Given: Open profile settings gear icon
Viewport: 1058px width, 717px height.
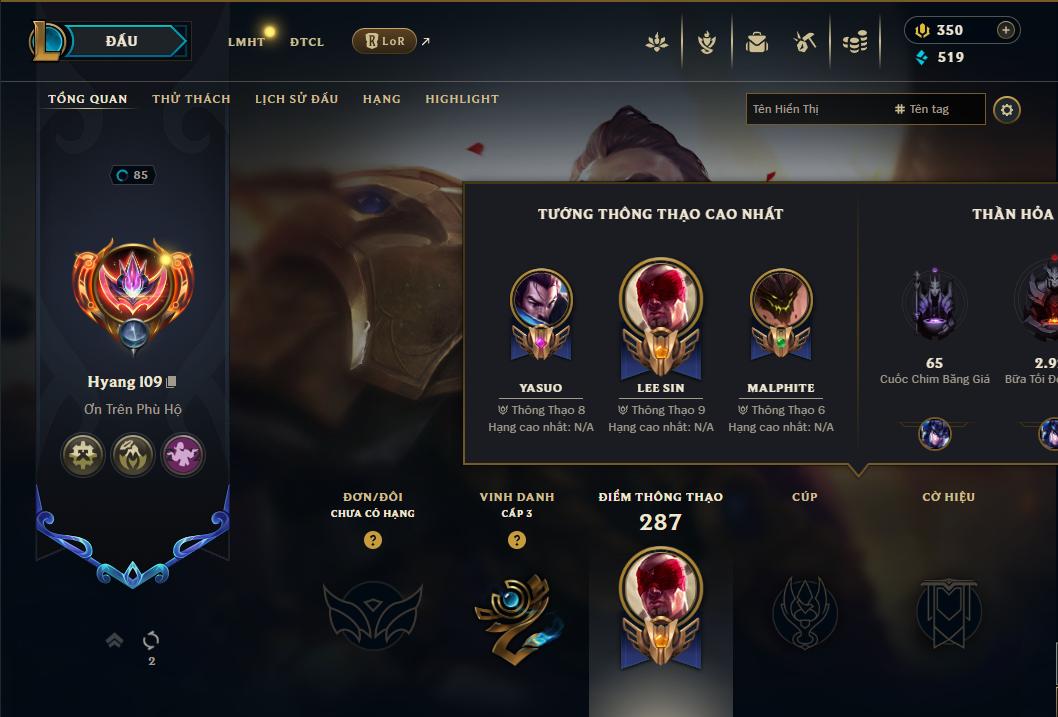Looking at the screenshot, I should [x=1007, y=109].
